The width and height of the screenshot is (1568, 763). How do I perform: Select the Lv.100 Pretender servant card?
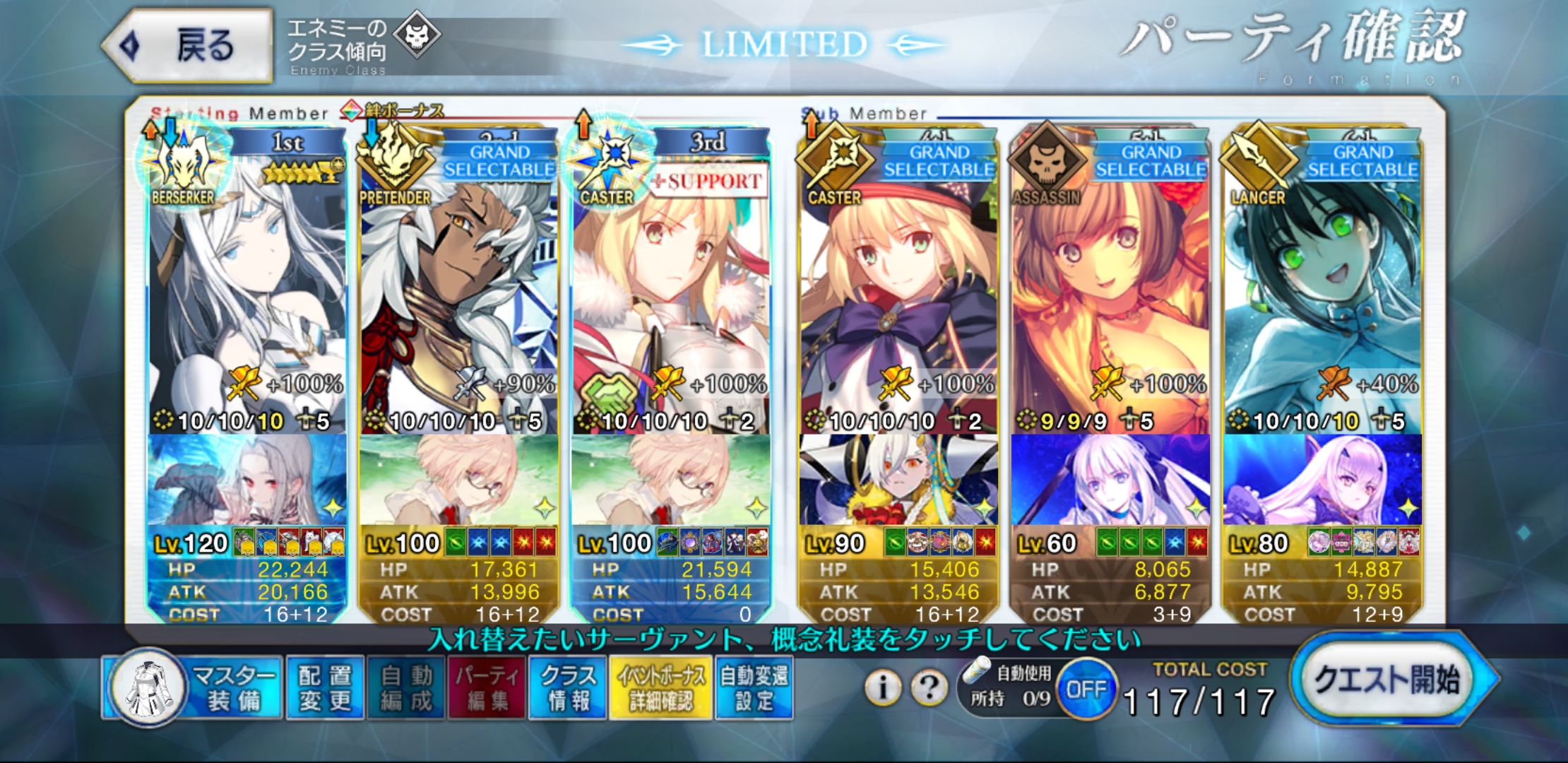459,297
